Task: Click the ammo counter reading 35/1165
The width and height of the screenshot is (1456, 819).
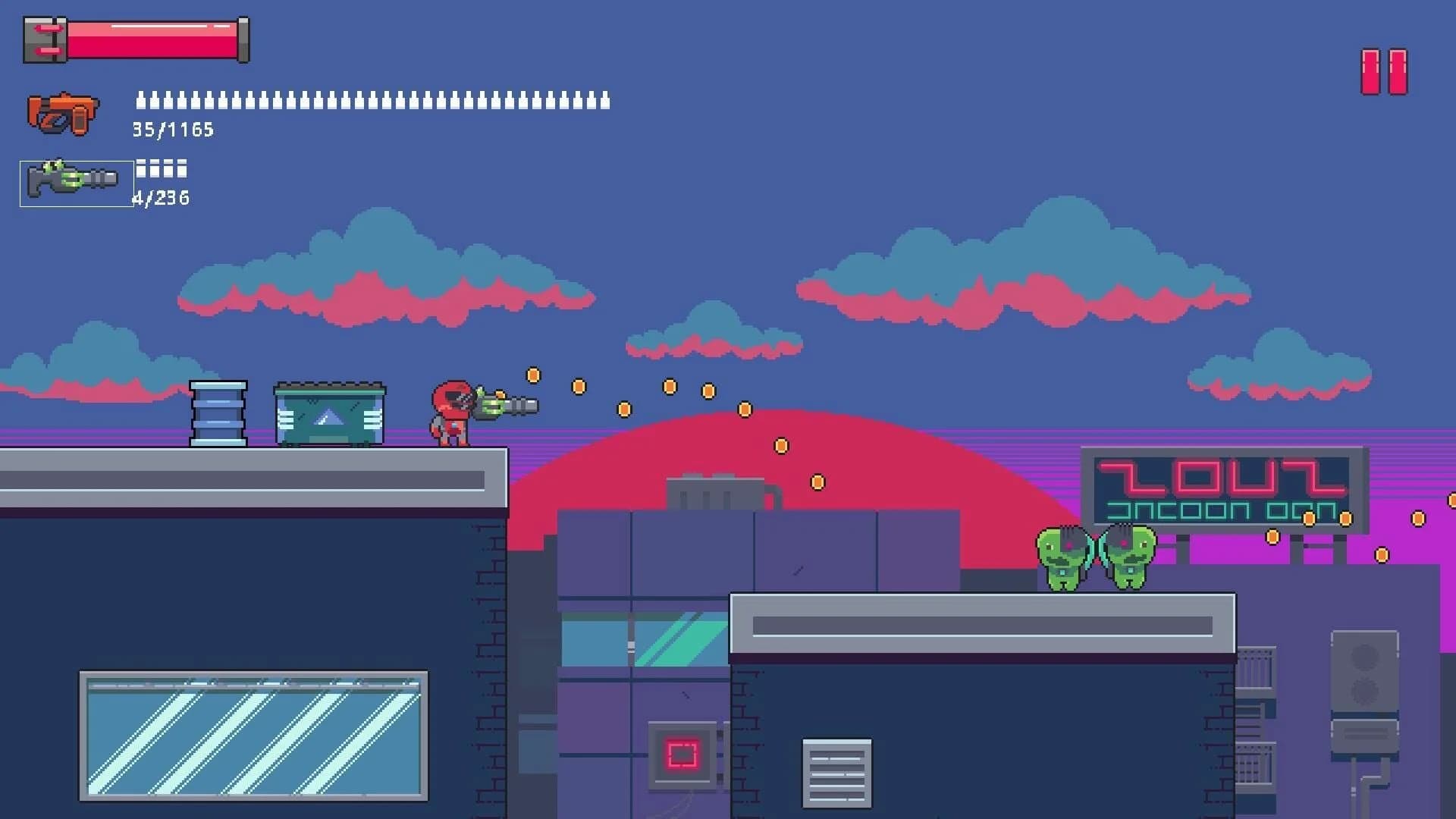Action: click(x=172, y=130)
